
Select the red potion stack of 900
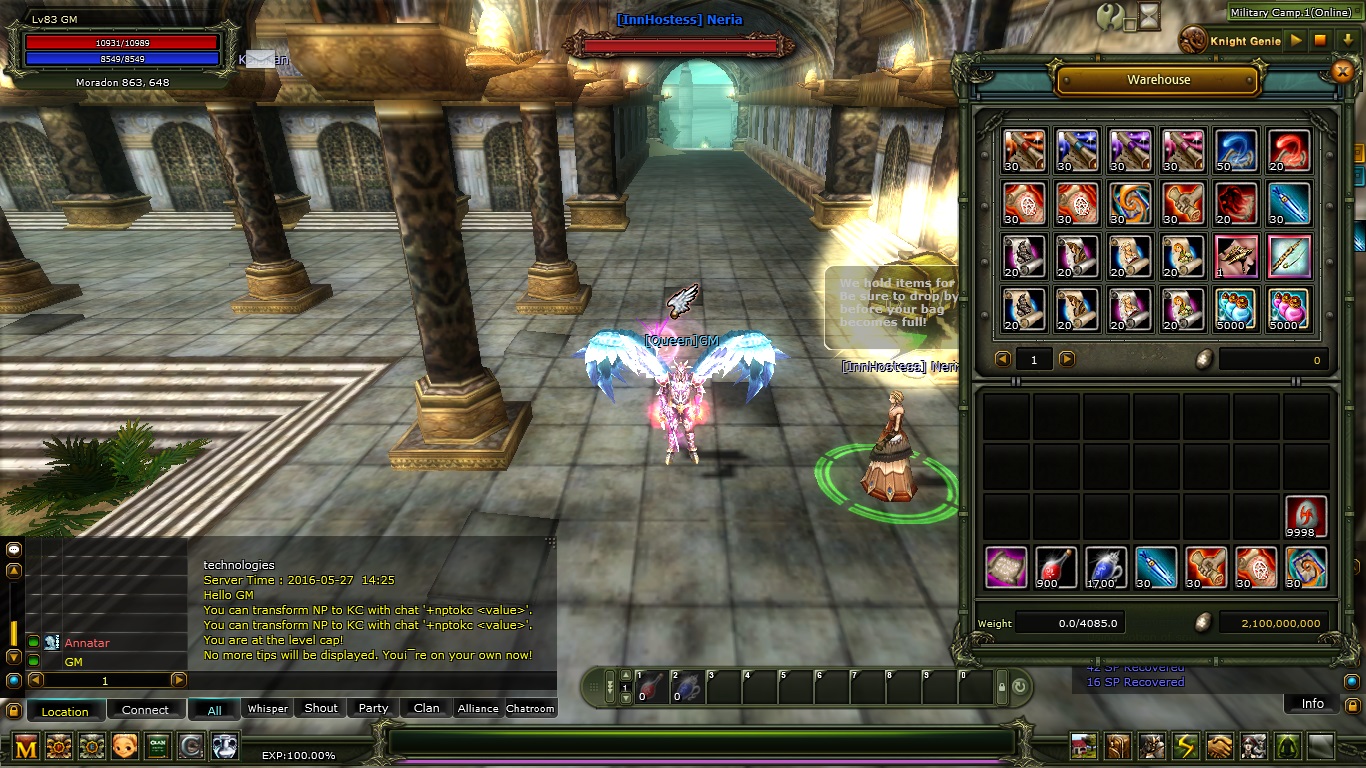(x=1056, y=567)
